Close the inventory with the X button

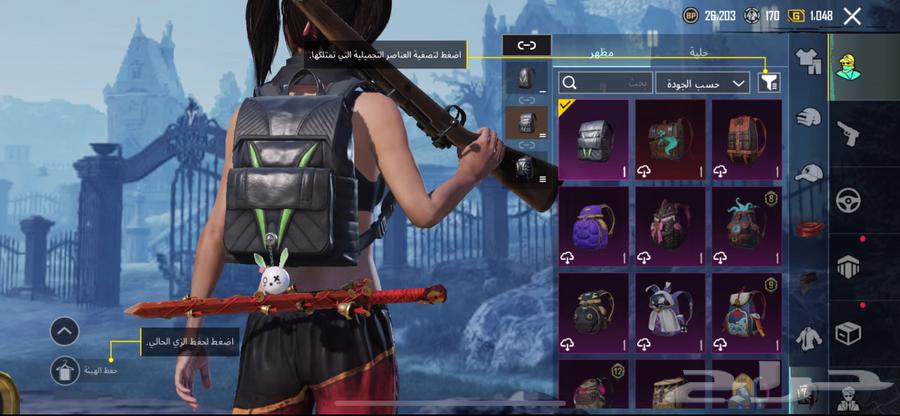point(852,16)
